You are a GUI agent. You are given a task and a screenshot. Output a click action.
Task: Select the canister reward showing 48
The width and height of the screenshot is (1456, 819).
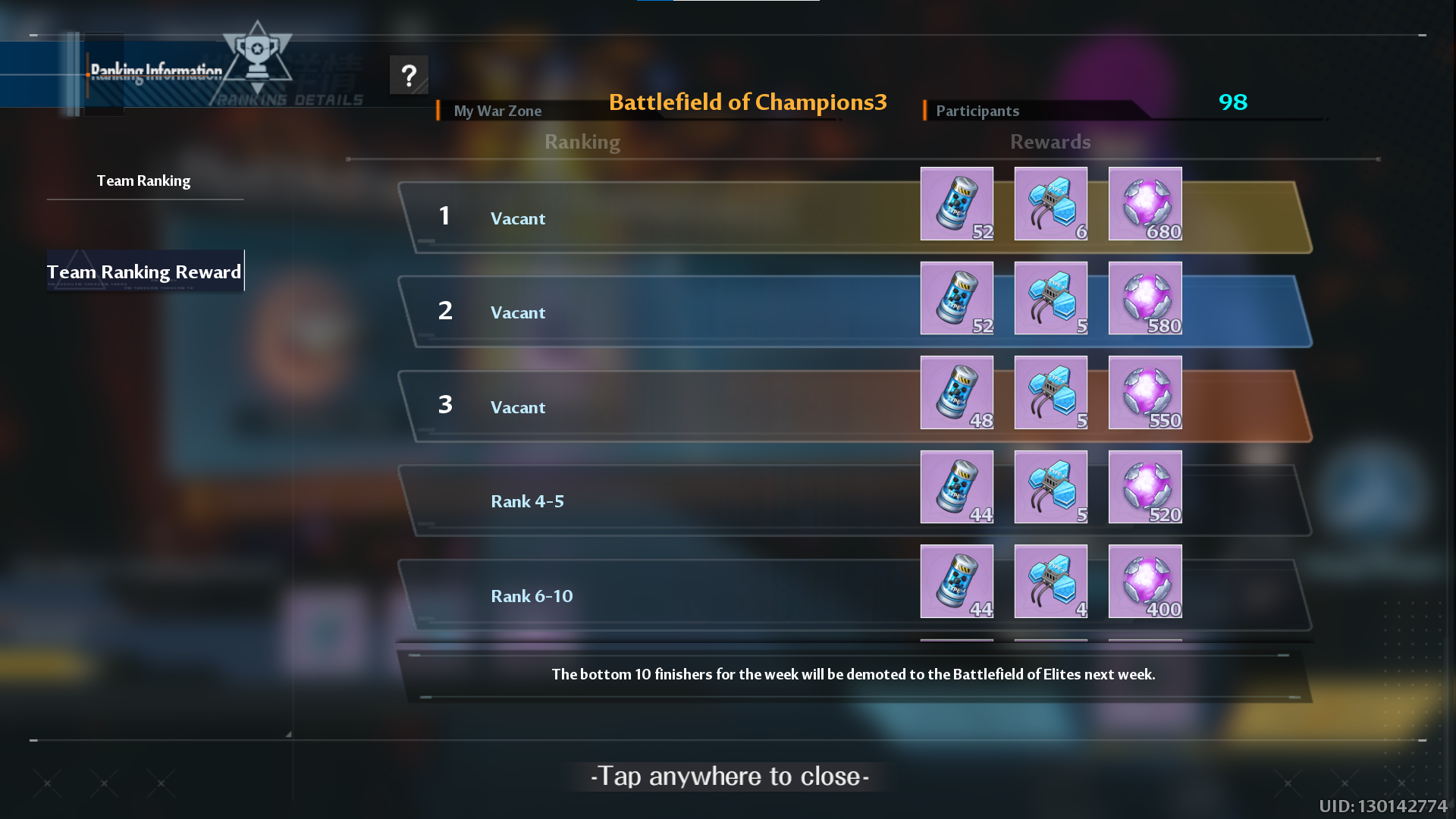coord(956,393)
